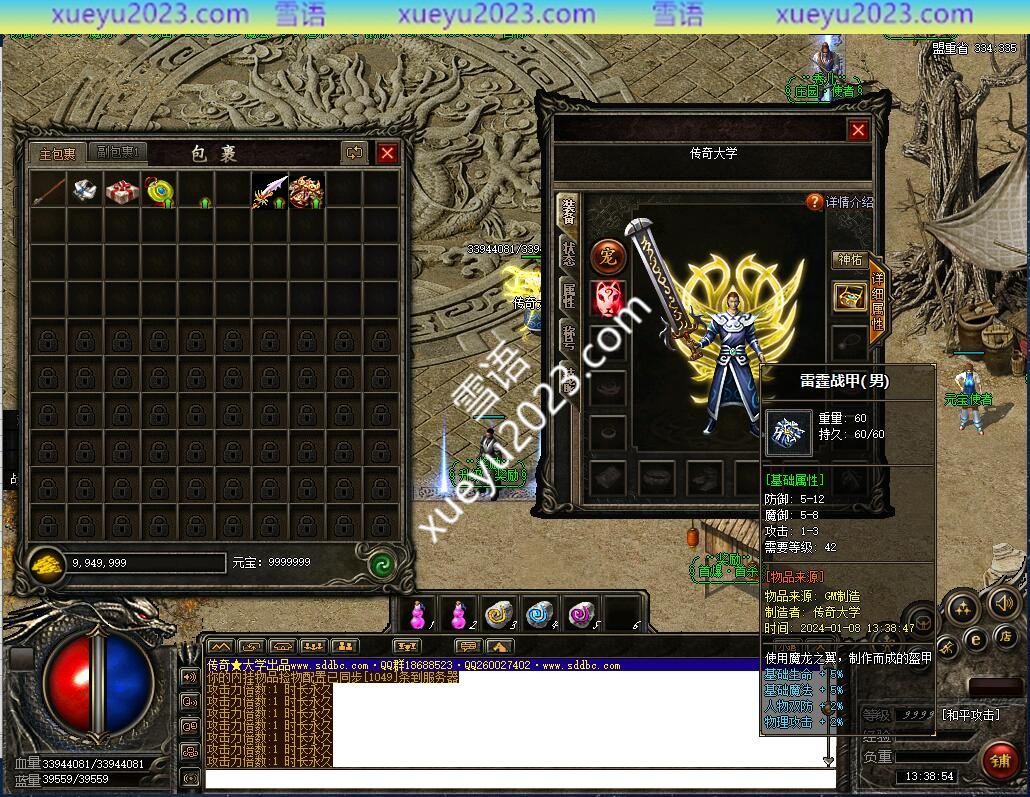Expand the 详细属性 side tab
This screenshot has width=1030, height=797.
[878, 302]
